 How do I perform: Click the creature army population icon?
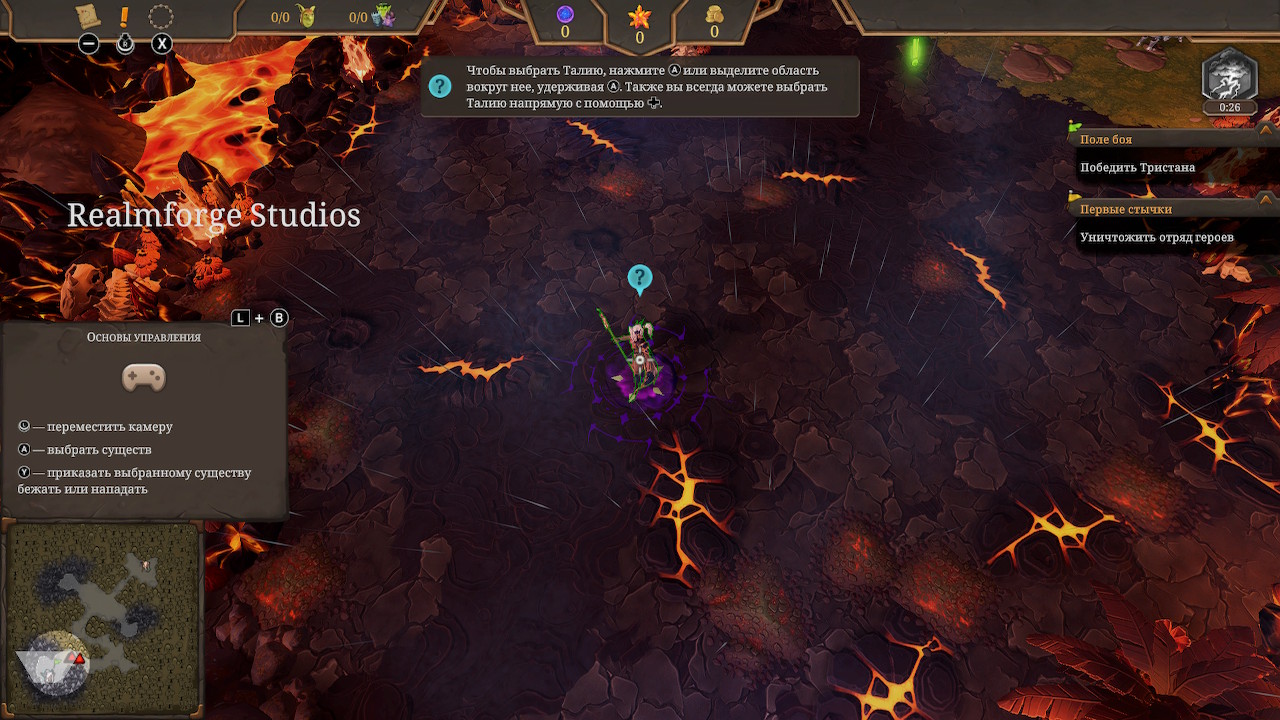pos(384,16)
